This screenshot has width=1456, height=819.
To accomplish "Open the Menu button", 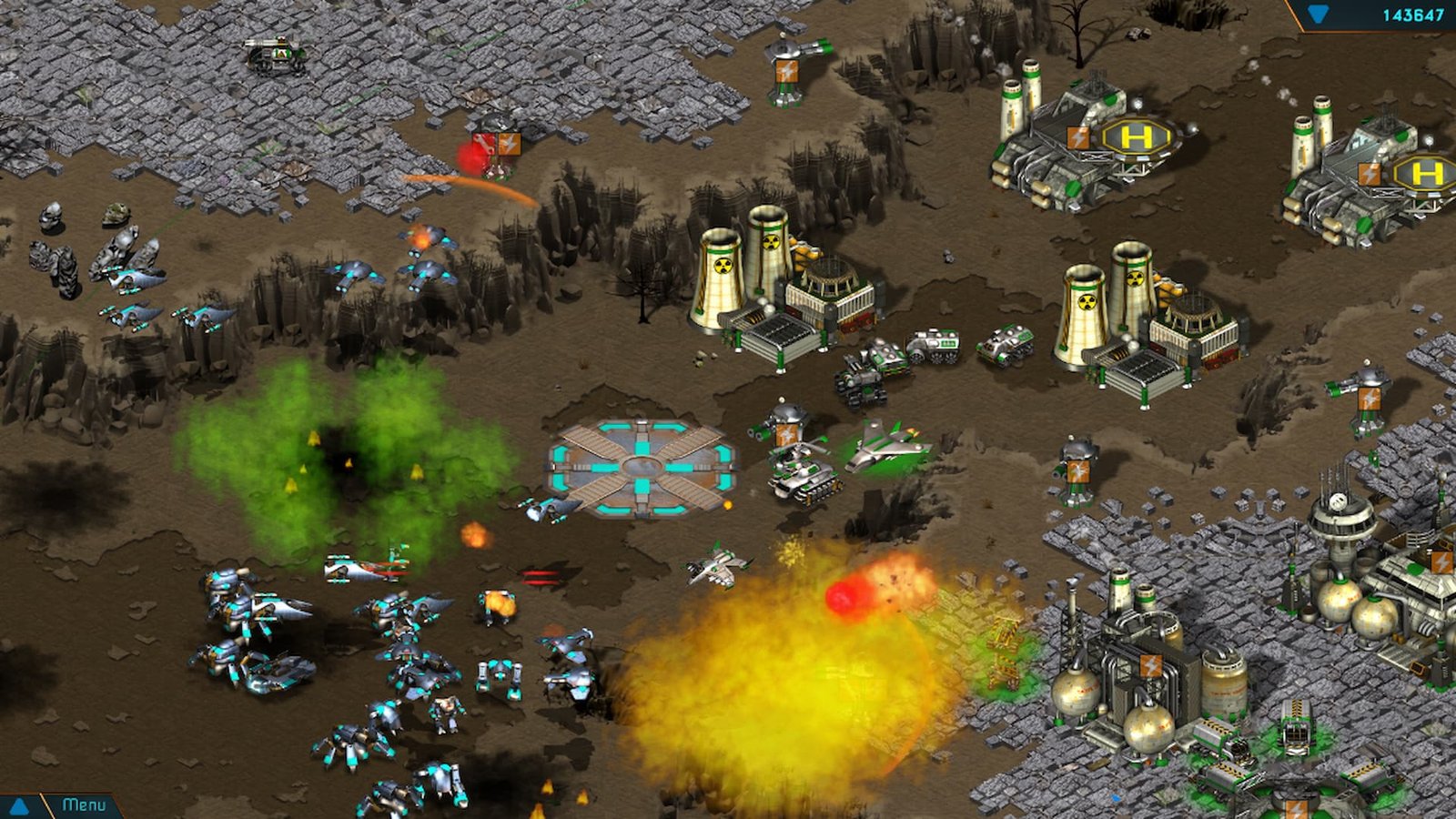I will [84, 805].
